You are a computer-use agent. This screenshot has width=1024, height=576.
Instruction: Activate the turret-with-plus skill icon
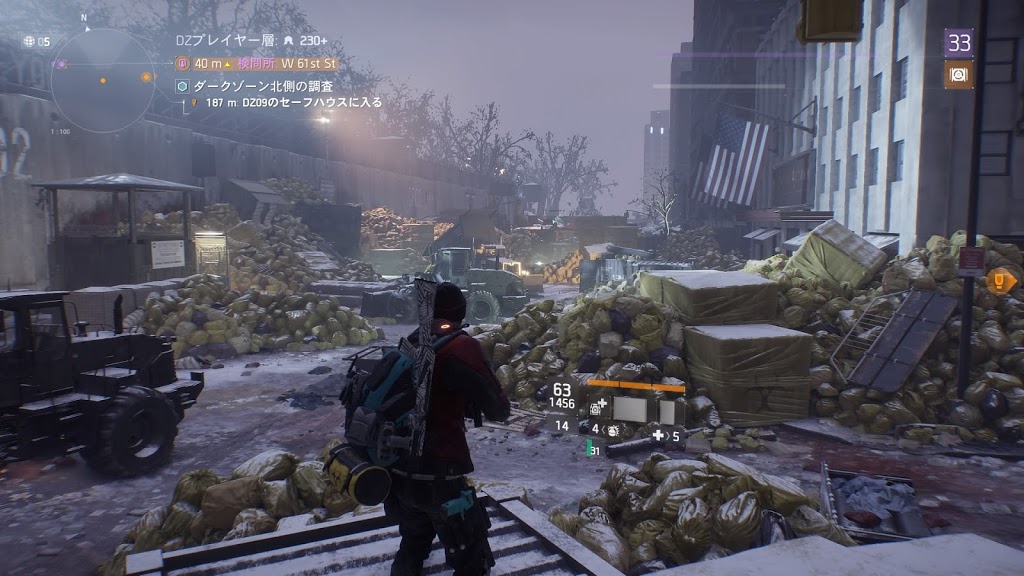[597, 408]
